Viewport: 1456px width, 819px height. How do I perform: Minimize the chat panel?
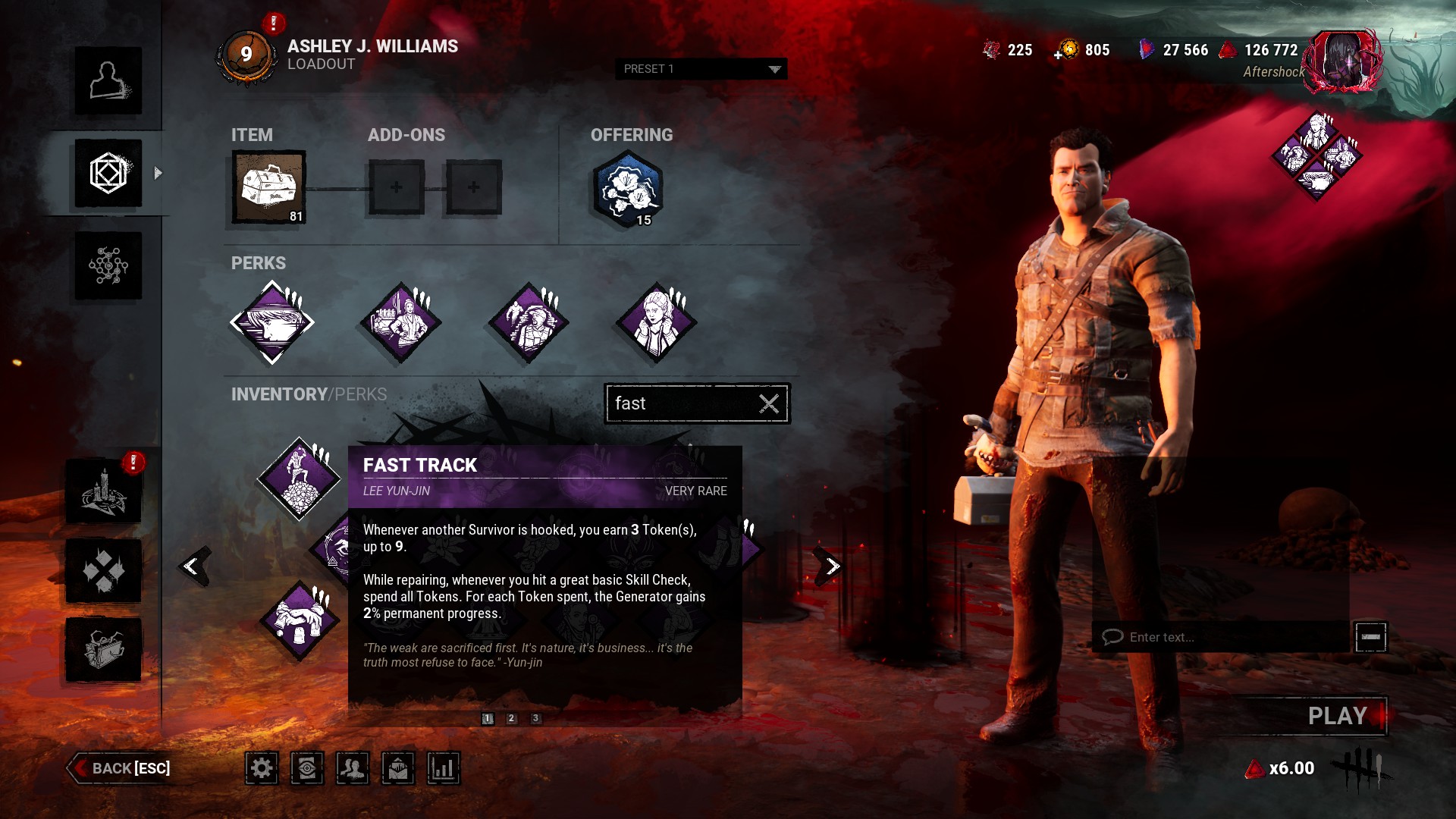tap(1370, 637)
